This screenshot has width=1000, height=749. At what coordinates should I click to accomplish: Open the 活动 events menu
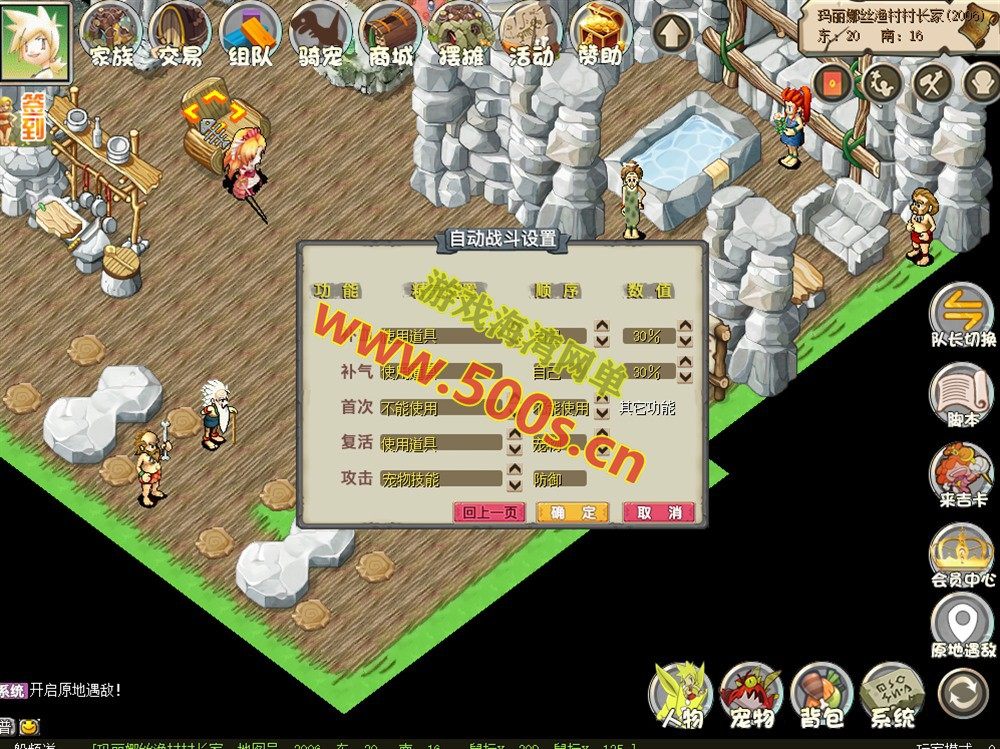(530, 35)
